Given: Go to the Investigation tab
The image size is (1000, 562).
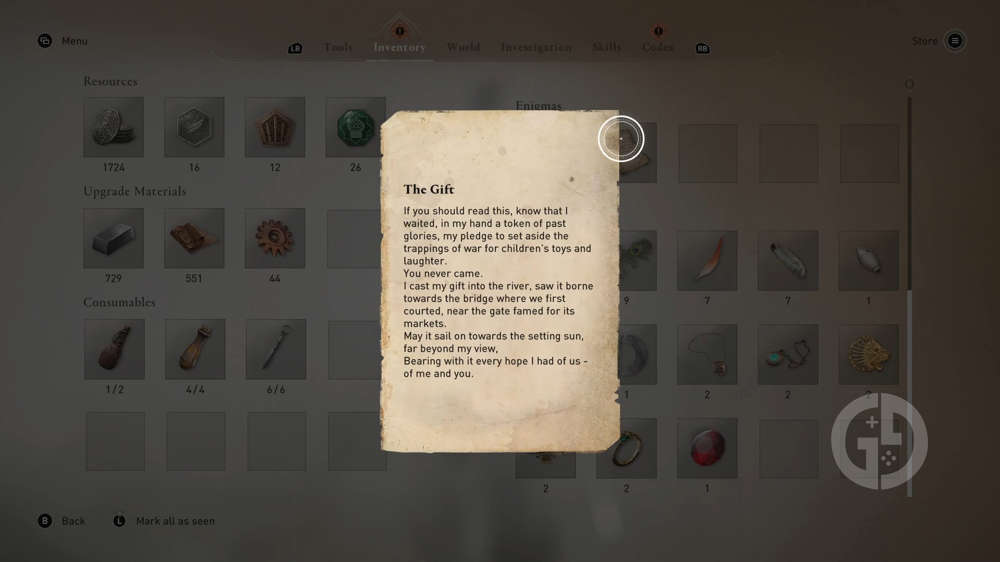Looking at the screenshot, I should tap(536, 47).
